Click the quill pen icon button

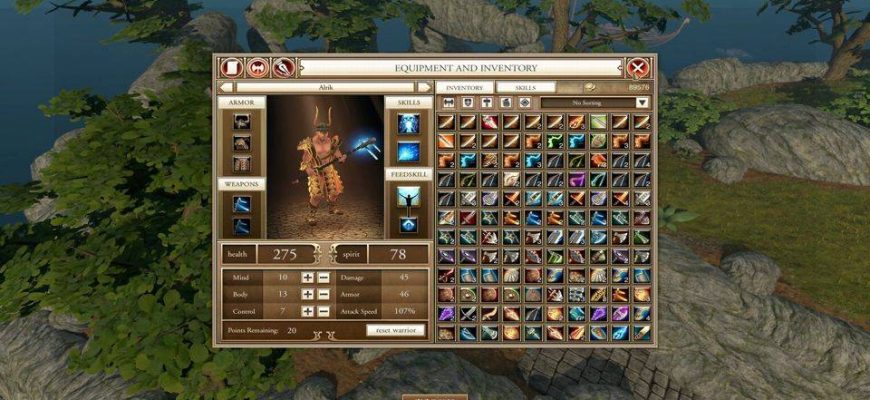pyautogui.click(x=283, y=68)
